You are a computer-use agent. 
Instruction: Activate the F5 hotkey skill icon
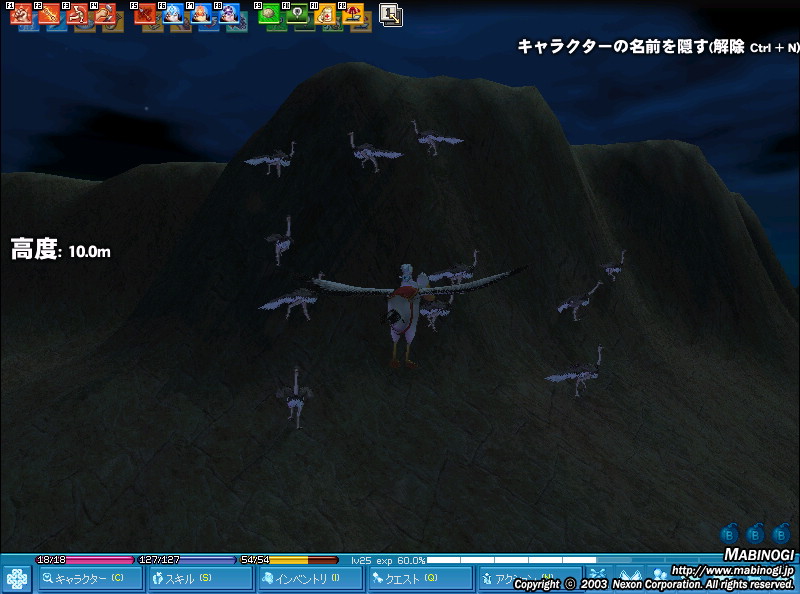145,15
